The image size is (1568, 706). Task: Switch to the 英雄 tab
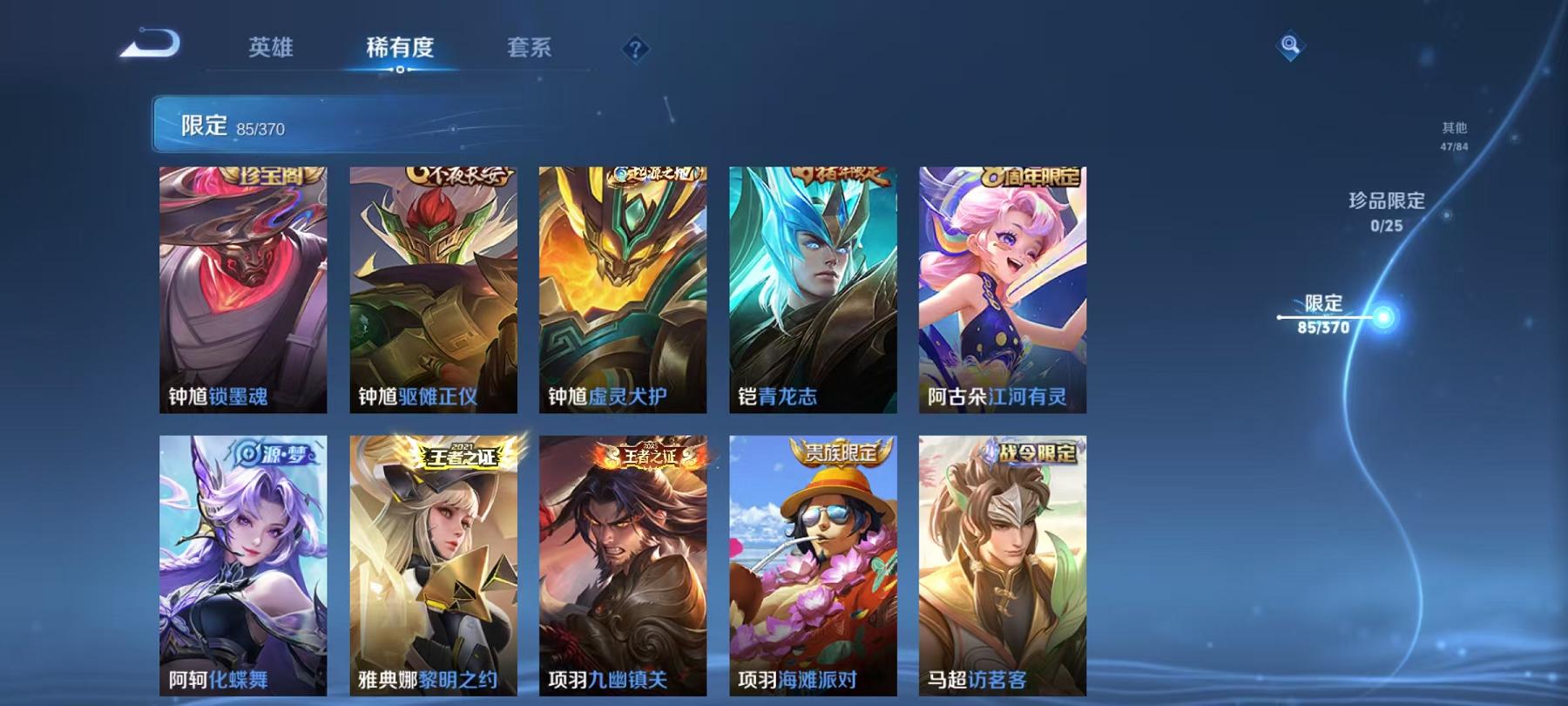271,50
